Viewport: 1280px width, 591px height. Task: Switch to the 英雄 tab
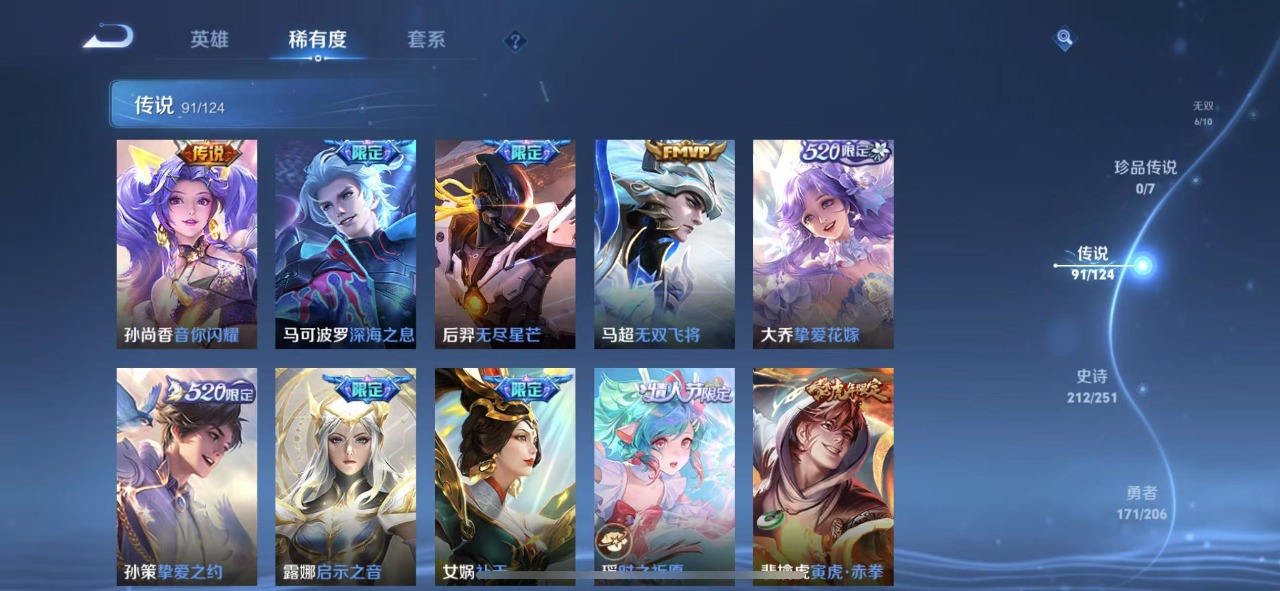point(210,40)
